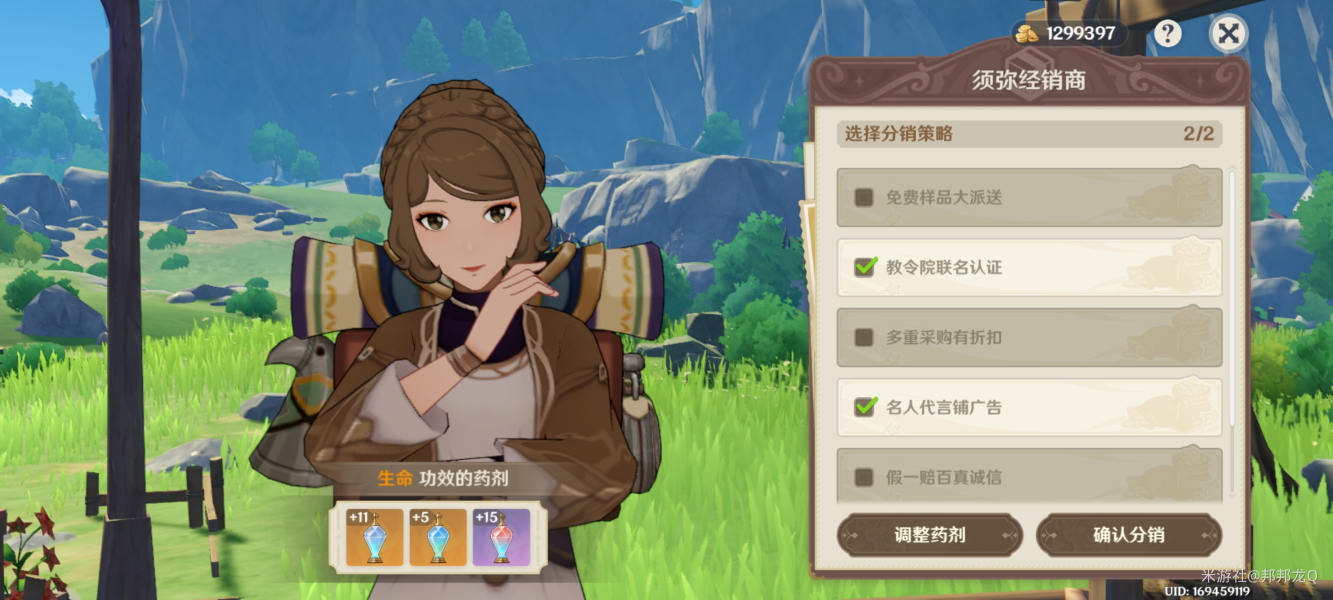Select the 多重采购有折扣 strategy
1333x600 pixels.
point(864,337)
